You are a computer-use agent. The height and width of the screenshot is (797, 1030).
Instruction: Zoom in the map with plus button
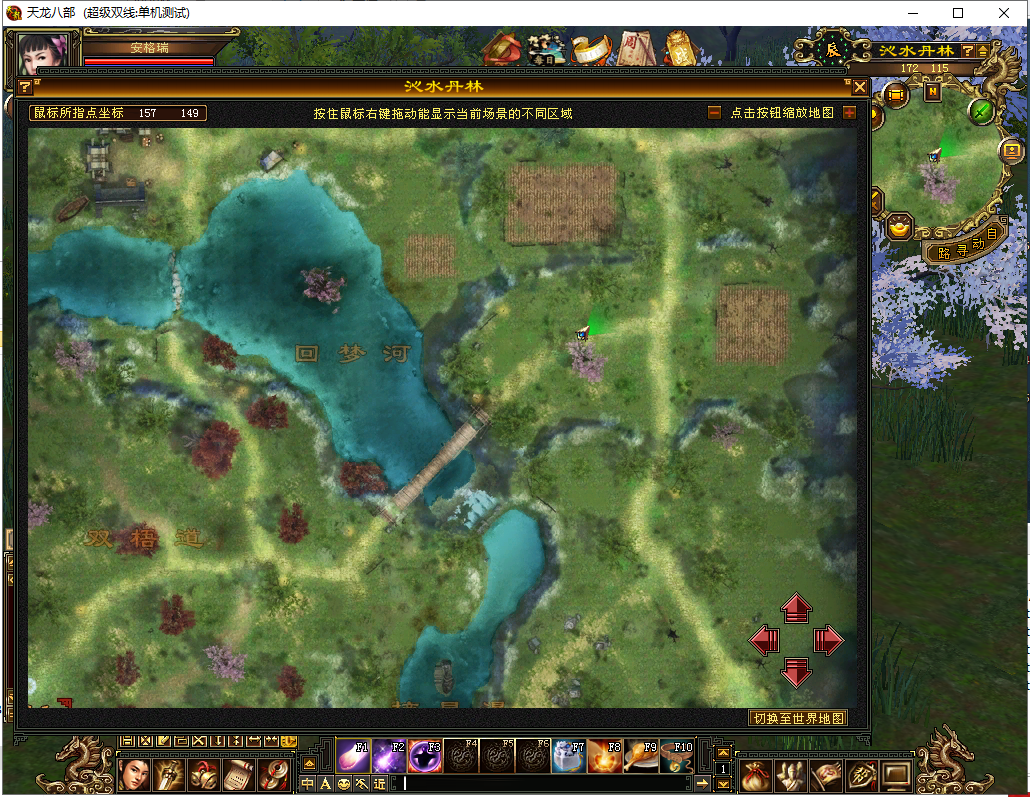850,113
